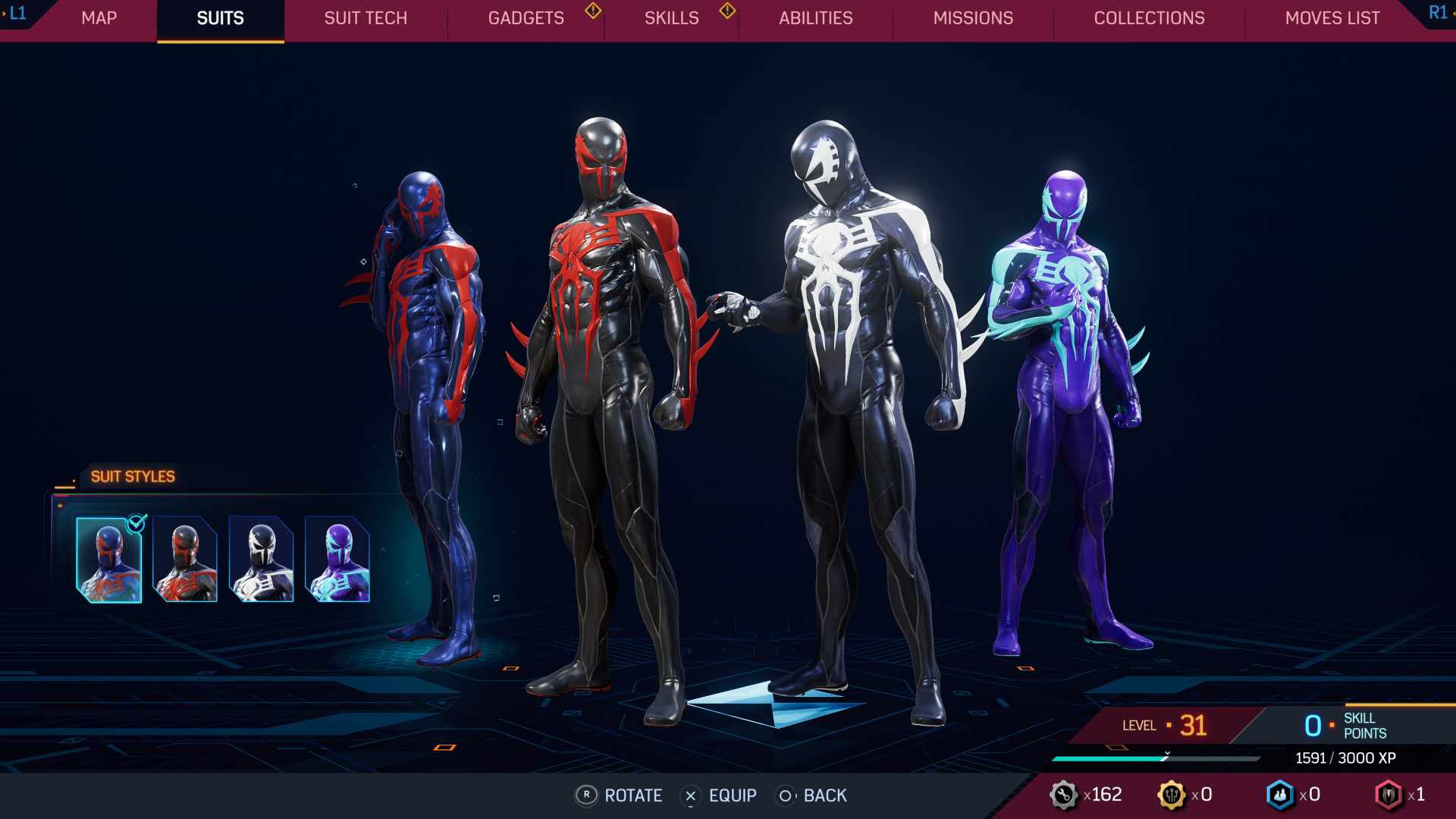Open the Collections tab

[x=1149, y=18]
